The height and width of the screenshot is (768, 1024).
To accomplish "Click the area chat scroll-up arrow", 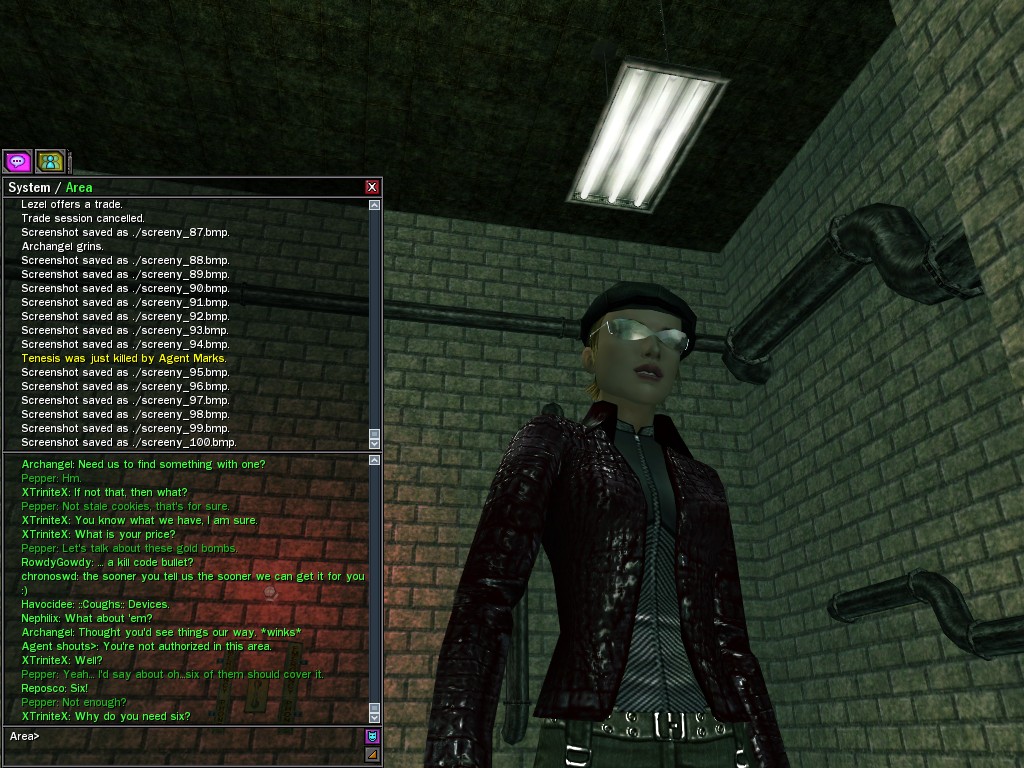I will coord(375,460).
